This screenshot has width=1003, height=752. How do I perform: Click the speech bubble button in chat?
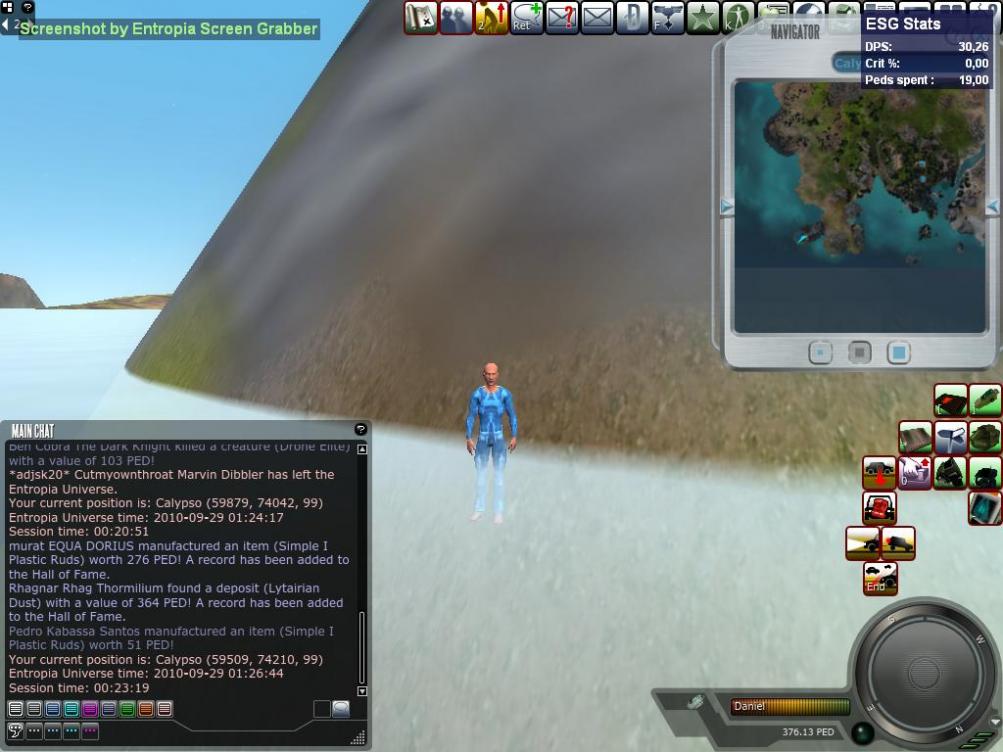pyautogui.click(x=341, y=709)
